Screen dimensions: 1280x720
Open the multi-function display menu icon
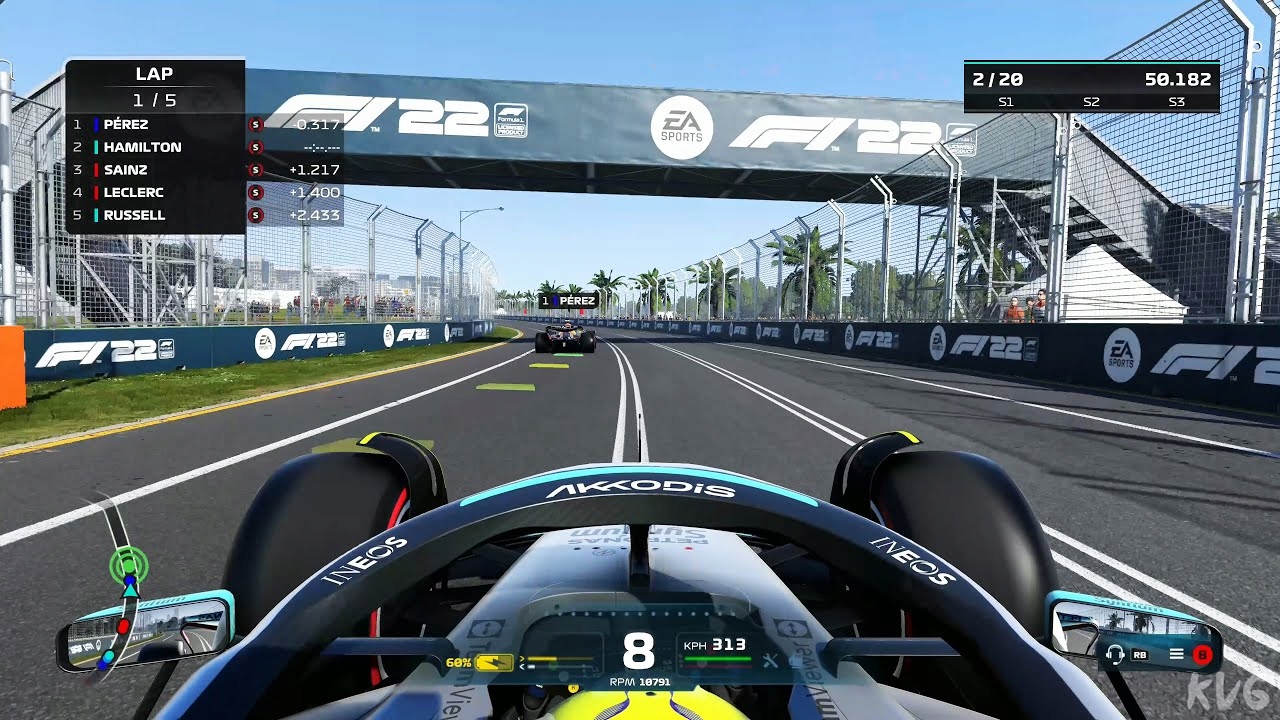[x=1176, y=655]
